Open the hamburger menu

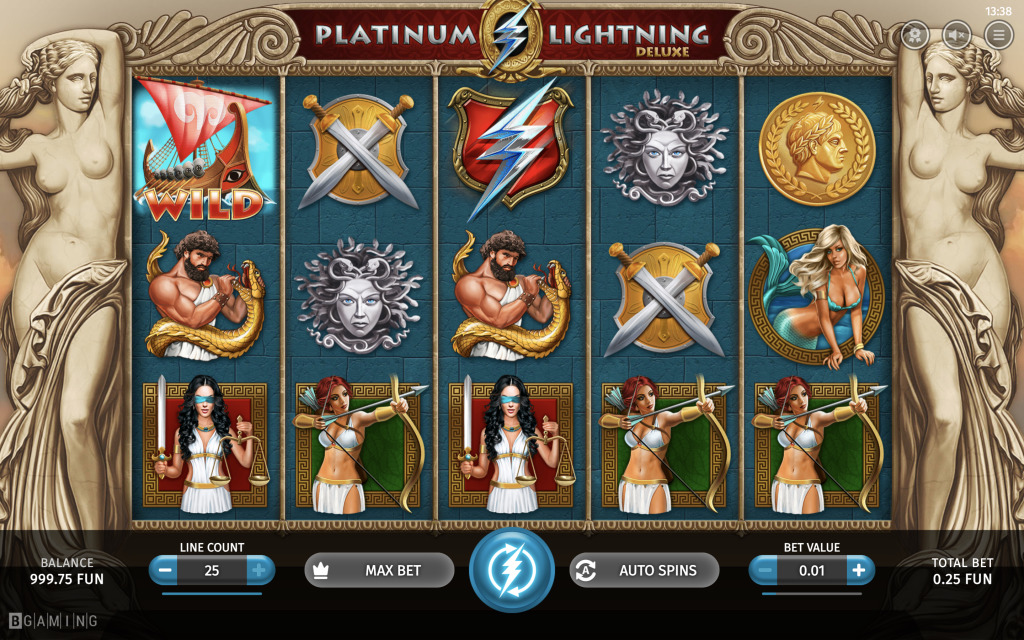(x=998, y=35)
